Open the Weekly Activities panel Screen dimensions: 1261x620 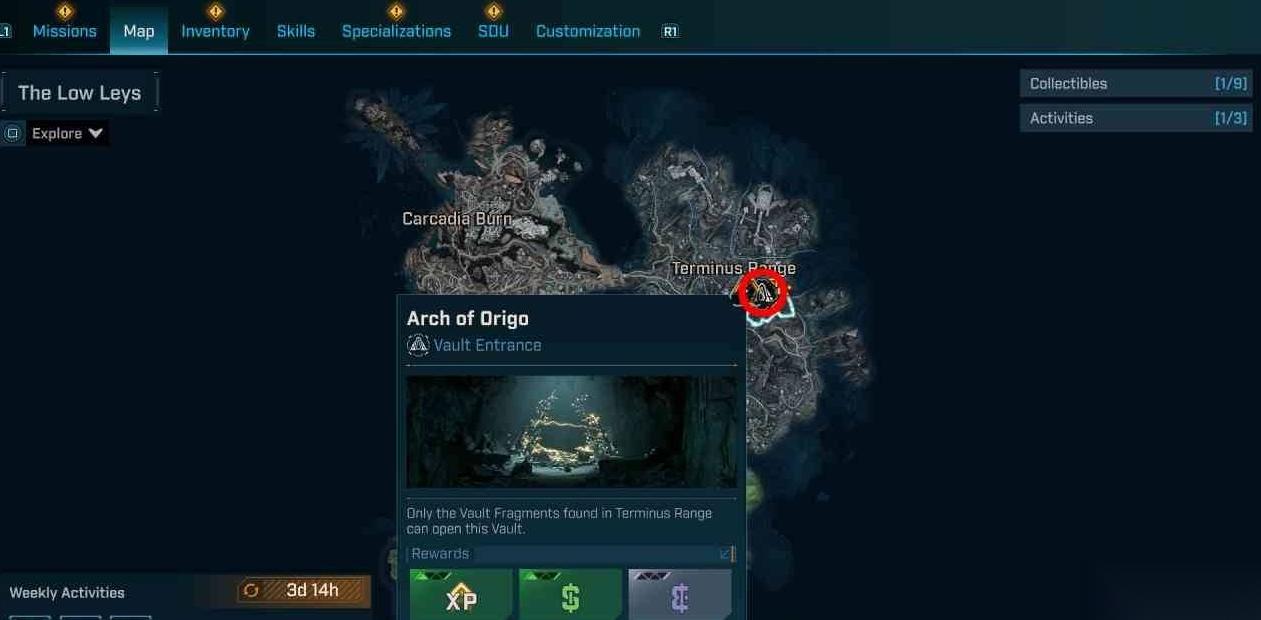coord(67,593)
